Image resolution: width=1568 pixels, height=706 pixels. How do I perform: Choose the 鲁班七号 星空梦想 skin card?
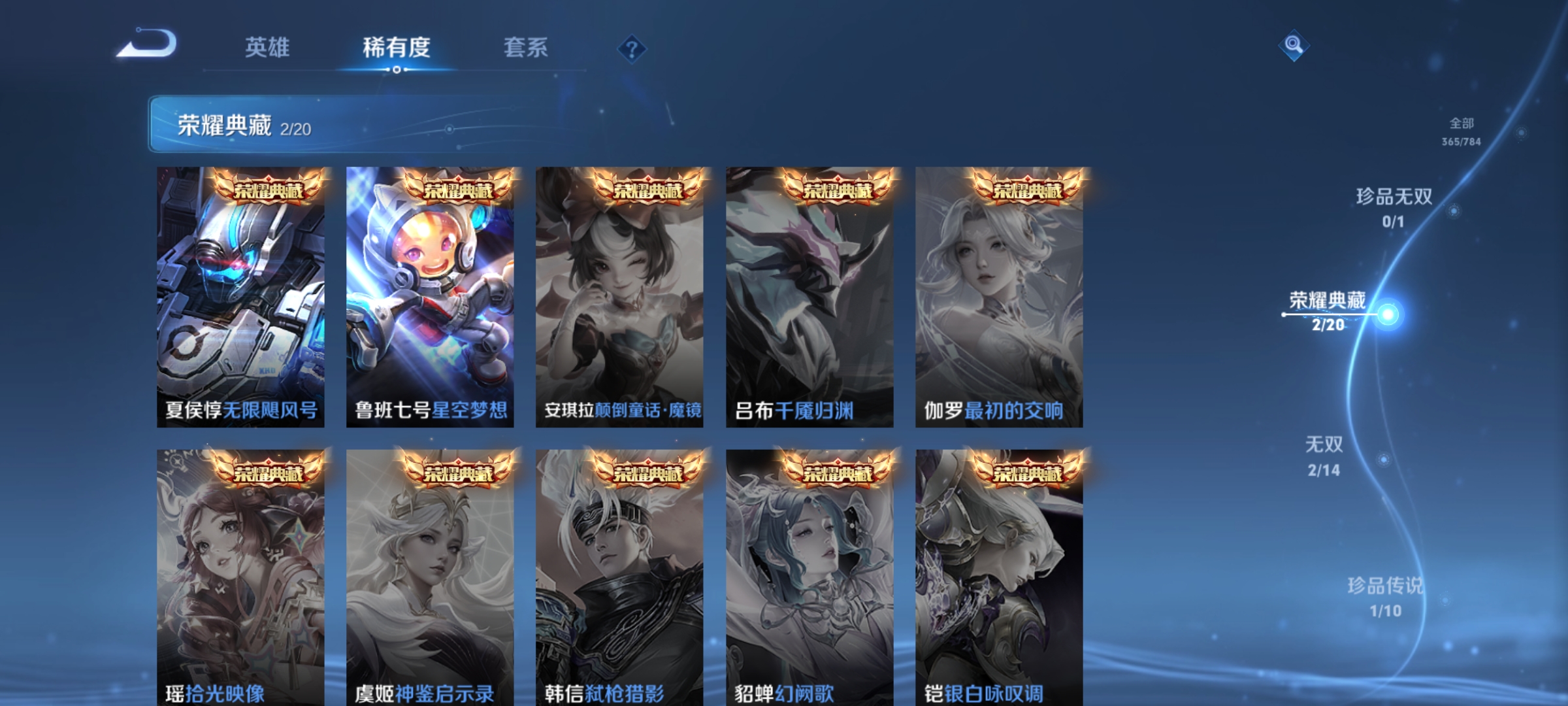[430, 297]
